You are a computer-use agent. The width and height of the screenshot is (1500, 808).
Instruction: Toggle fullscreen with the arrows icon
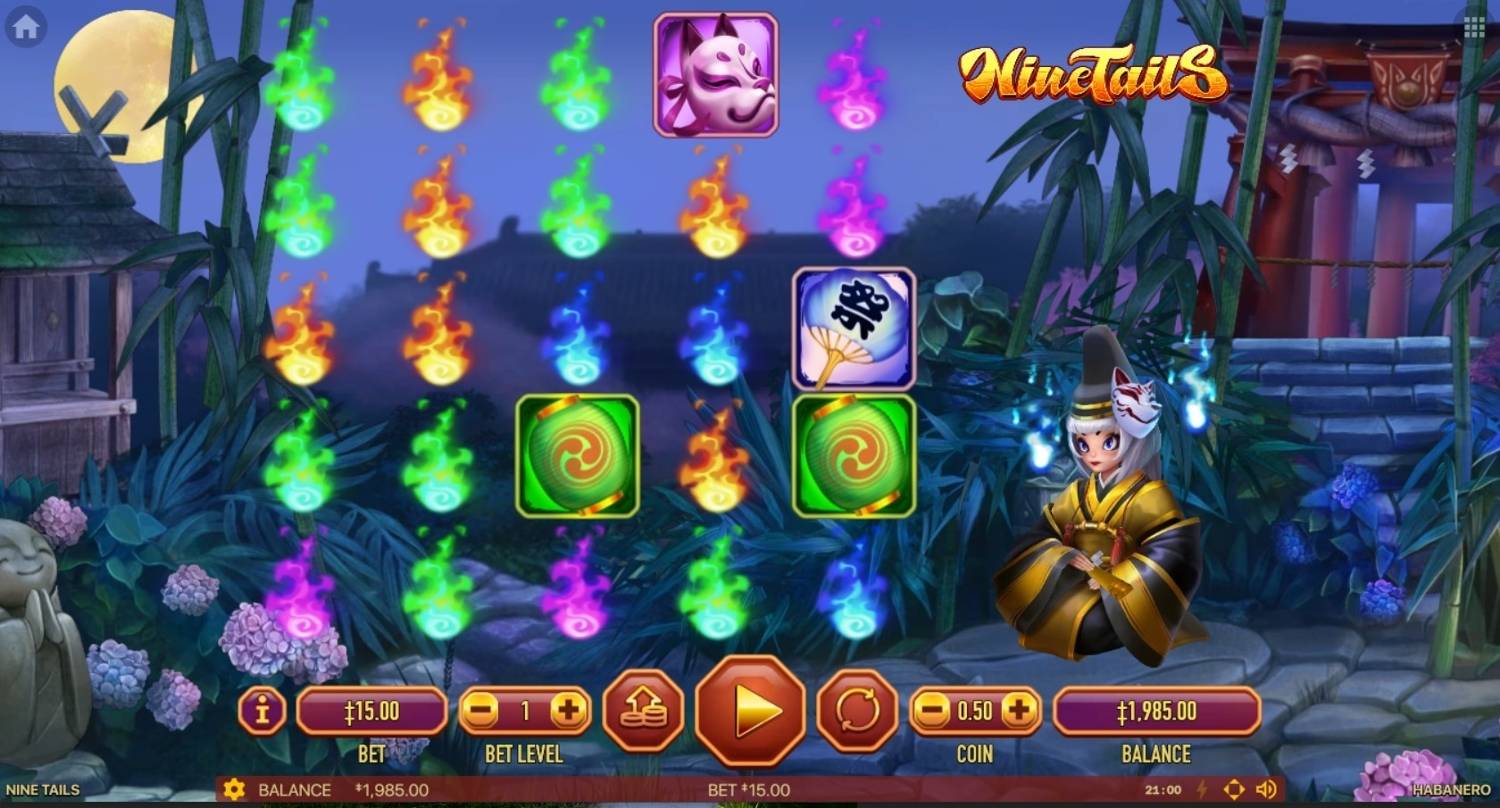tap(1234, 790)
